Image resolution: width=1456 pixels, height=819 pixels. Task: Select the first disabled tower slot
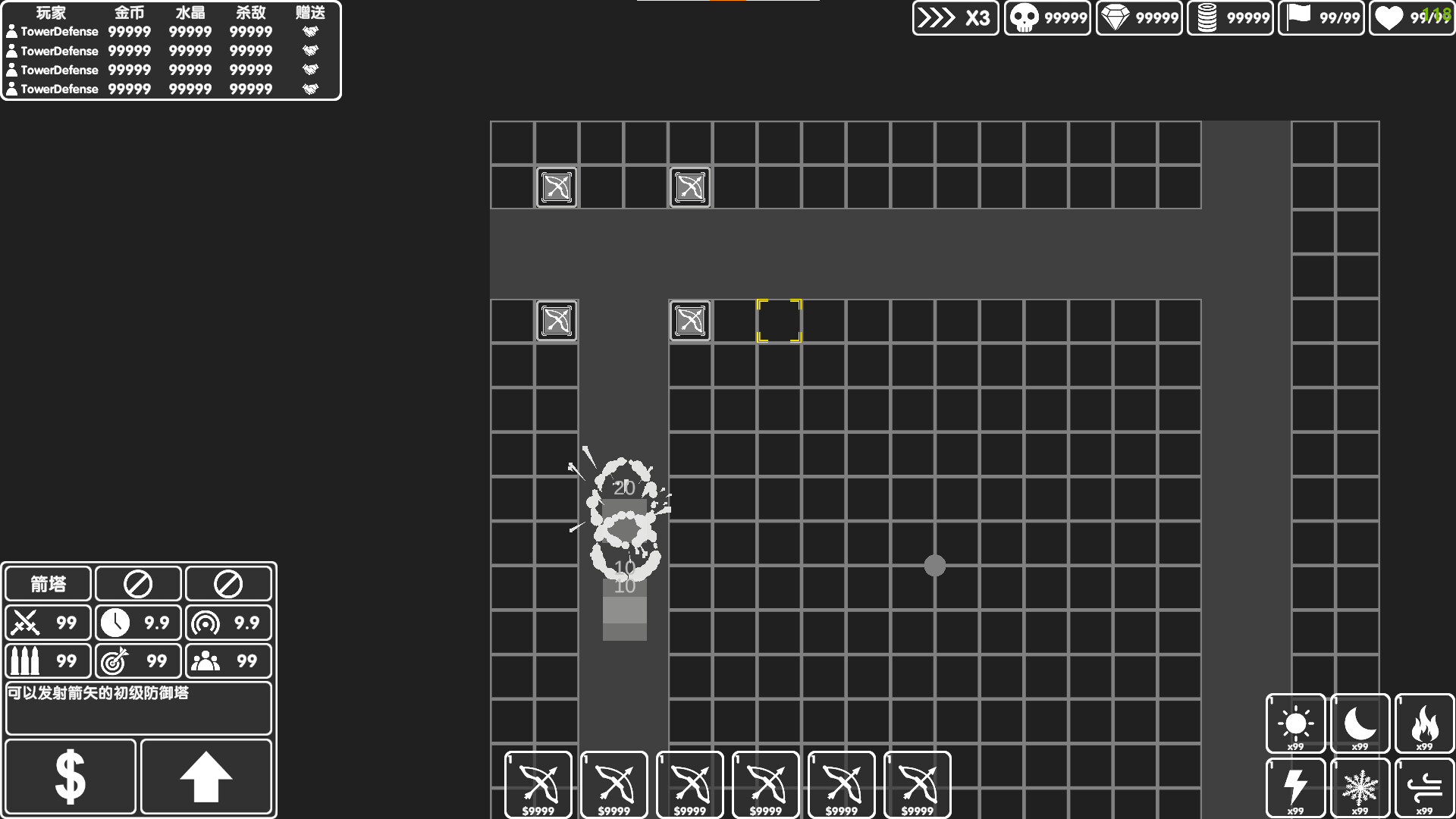coord(137,583)
